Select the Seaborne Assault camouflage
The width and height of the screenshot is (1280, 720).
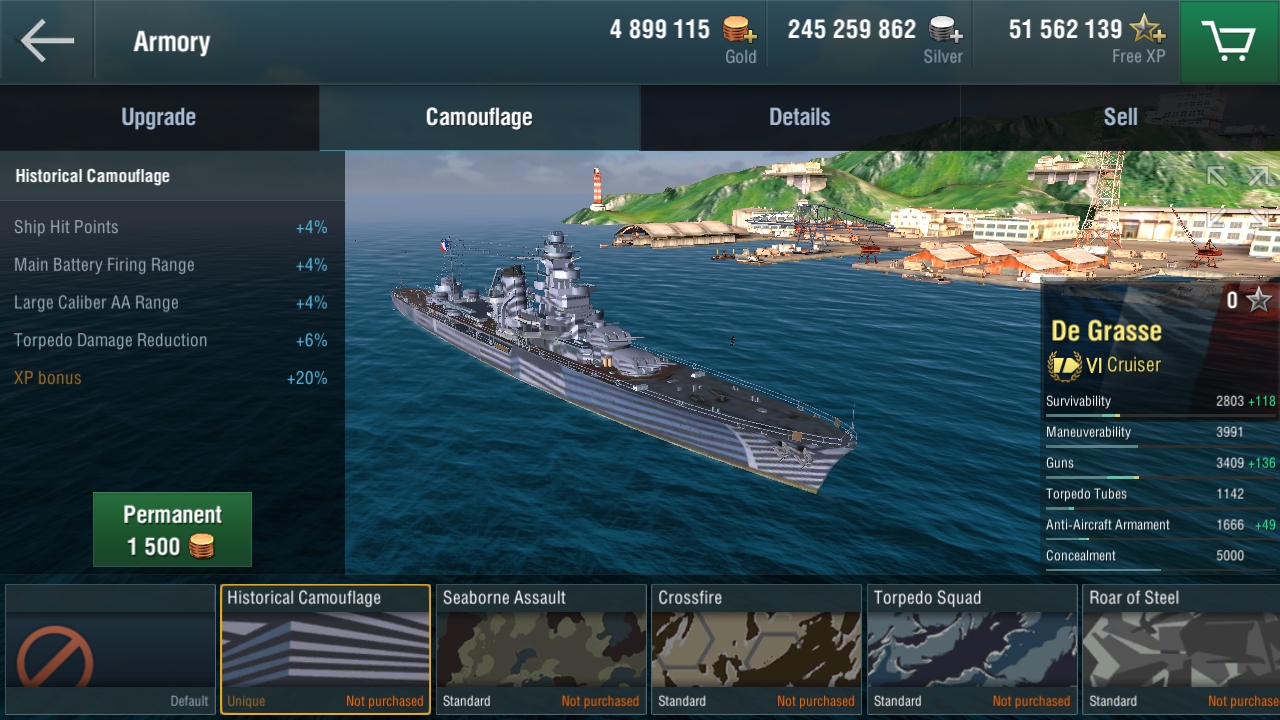pyautogui.click(x=541, y=650)
